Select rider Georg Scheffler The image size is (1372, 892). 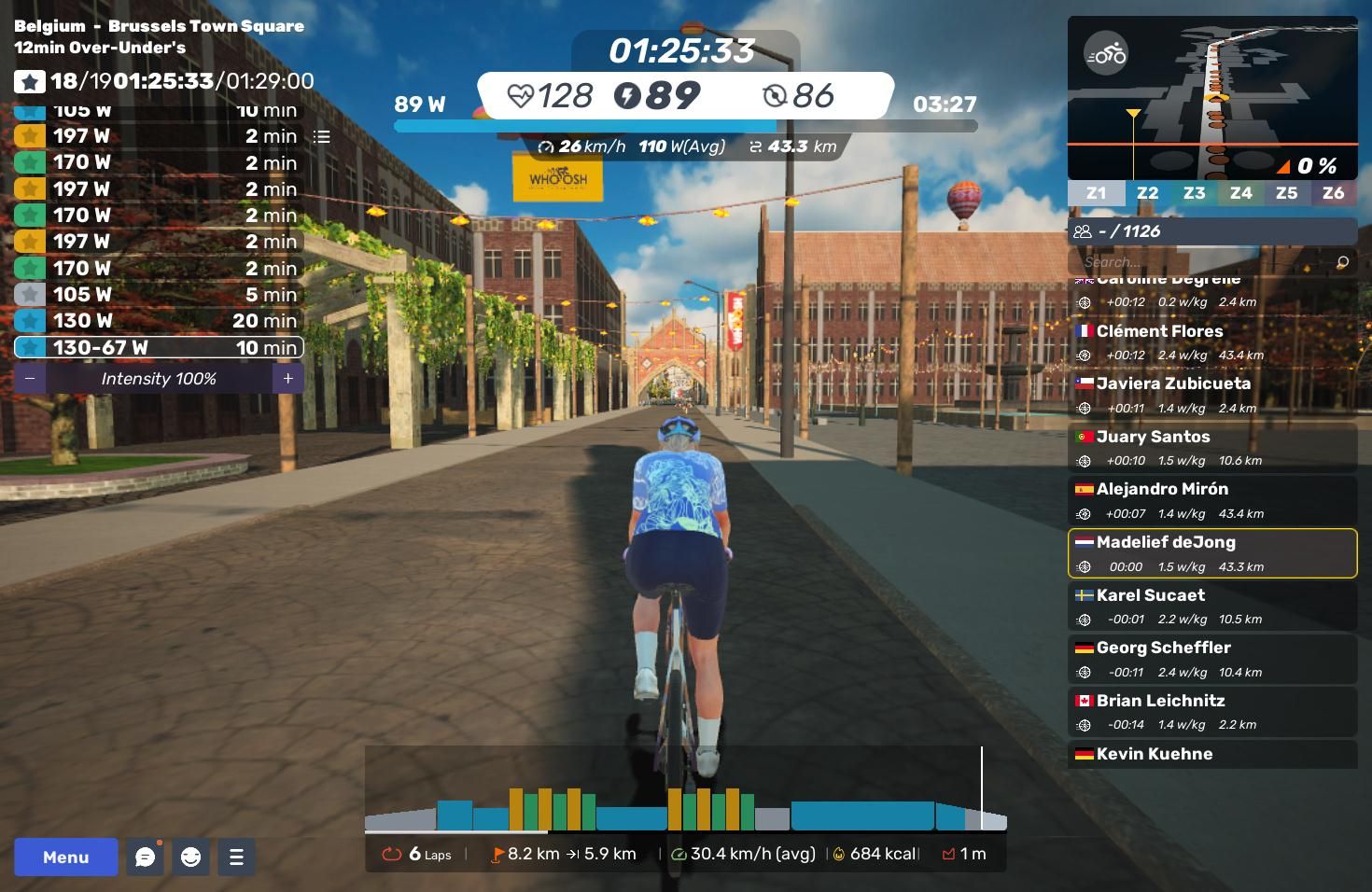coord(1211,659)
